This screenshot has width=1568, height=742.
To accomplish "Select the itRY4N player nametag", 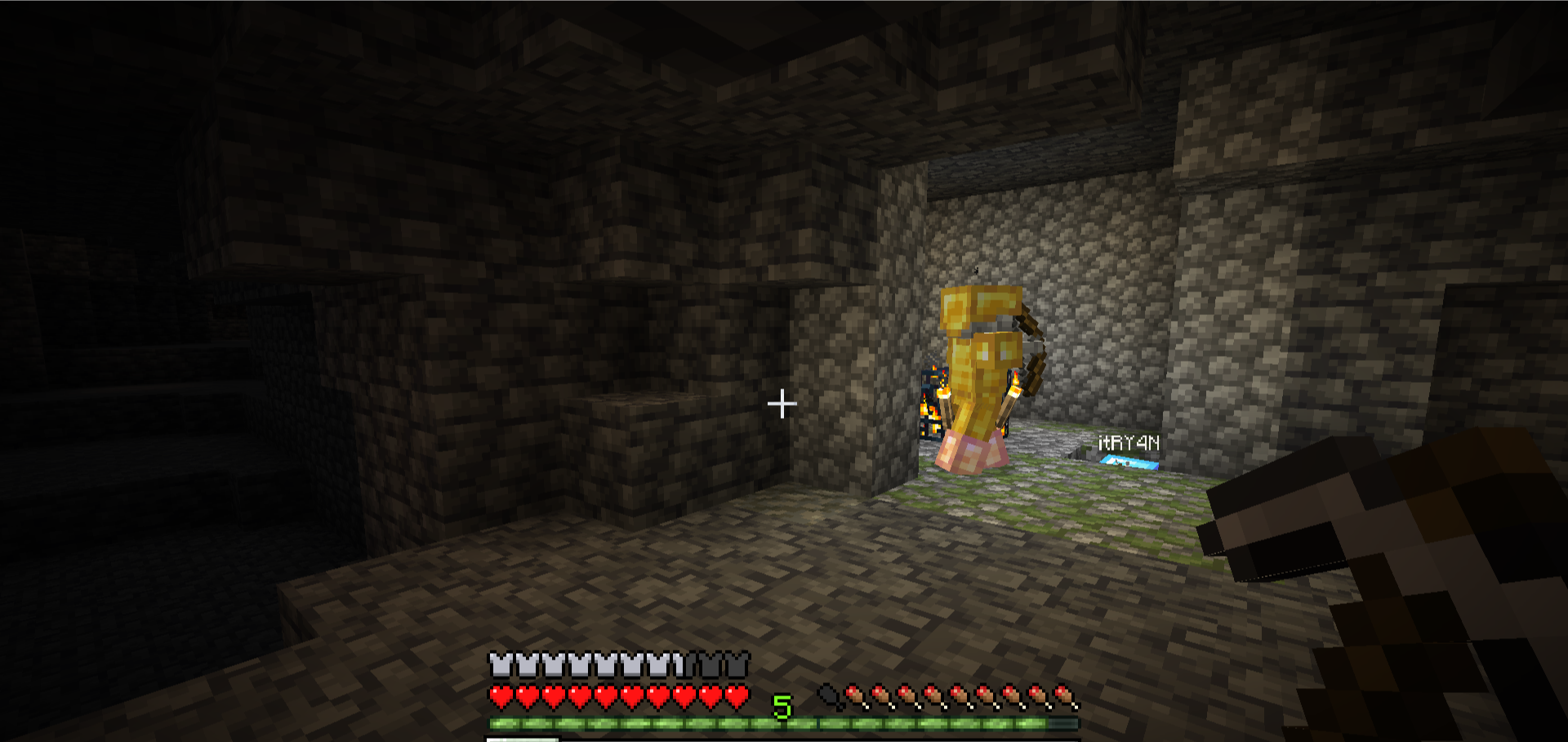I will (1129, 442).
